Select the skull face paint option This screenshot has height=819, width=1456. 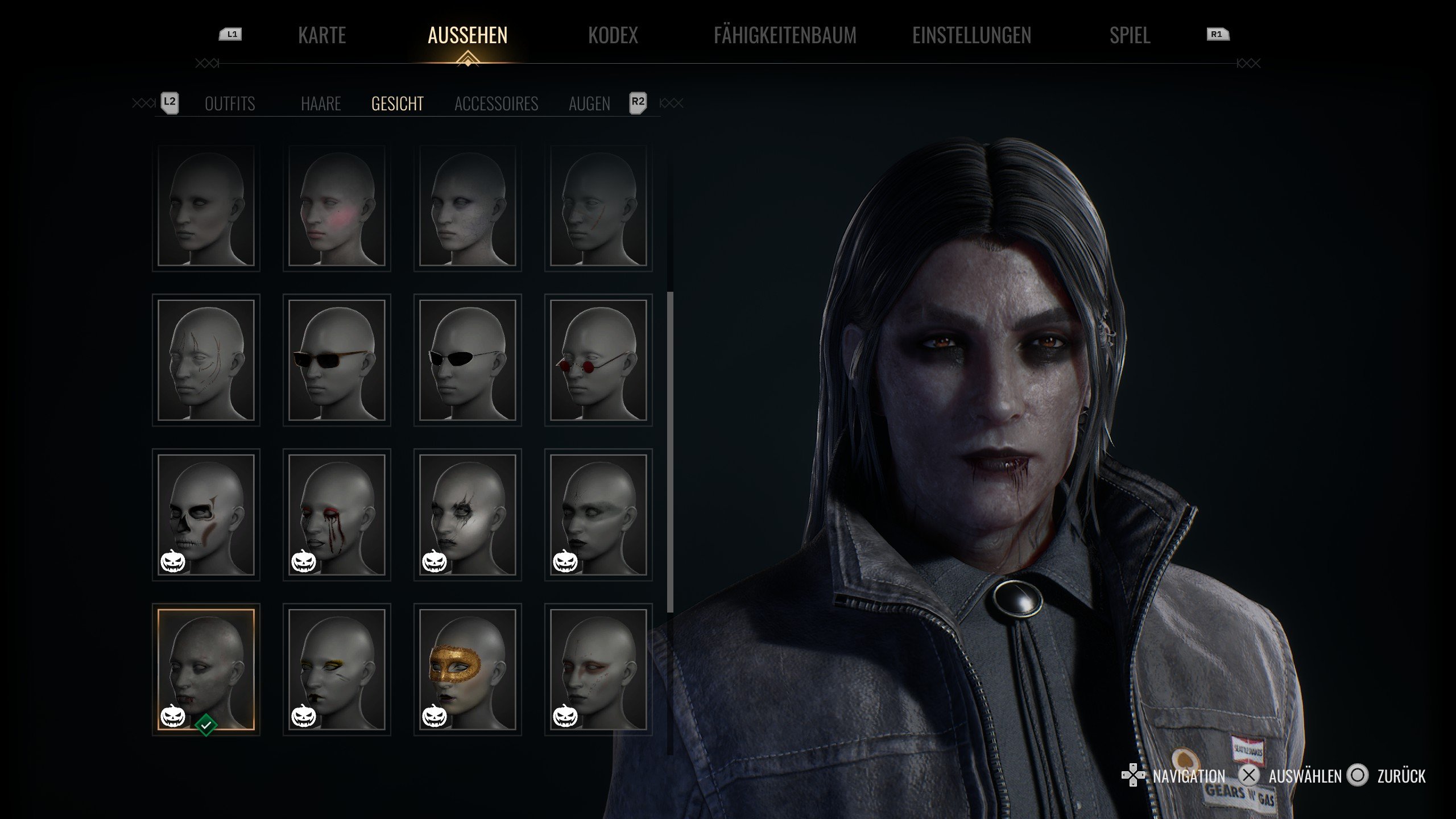[206, 515]
